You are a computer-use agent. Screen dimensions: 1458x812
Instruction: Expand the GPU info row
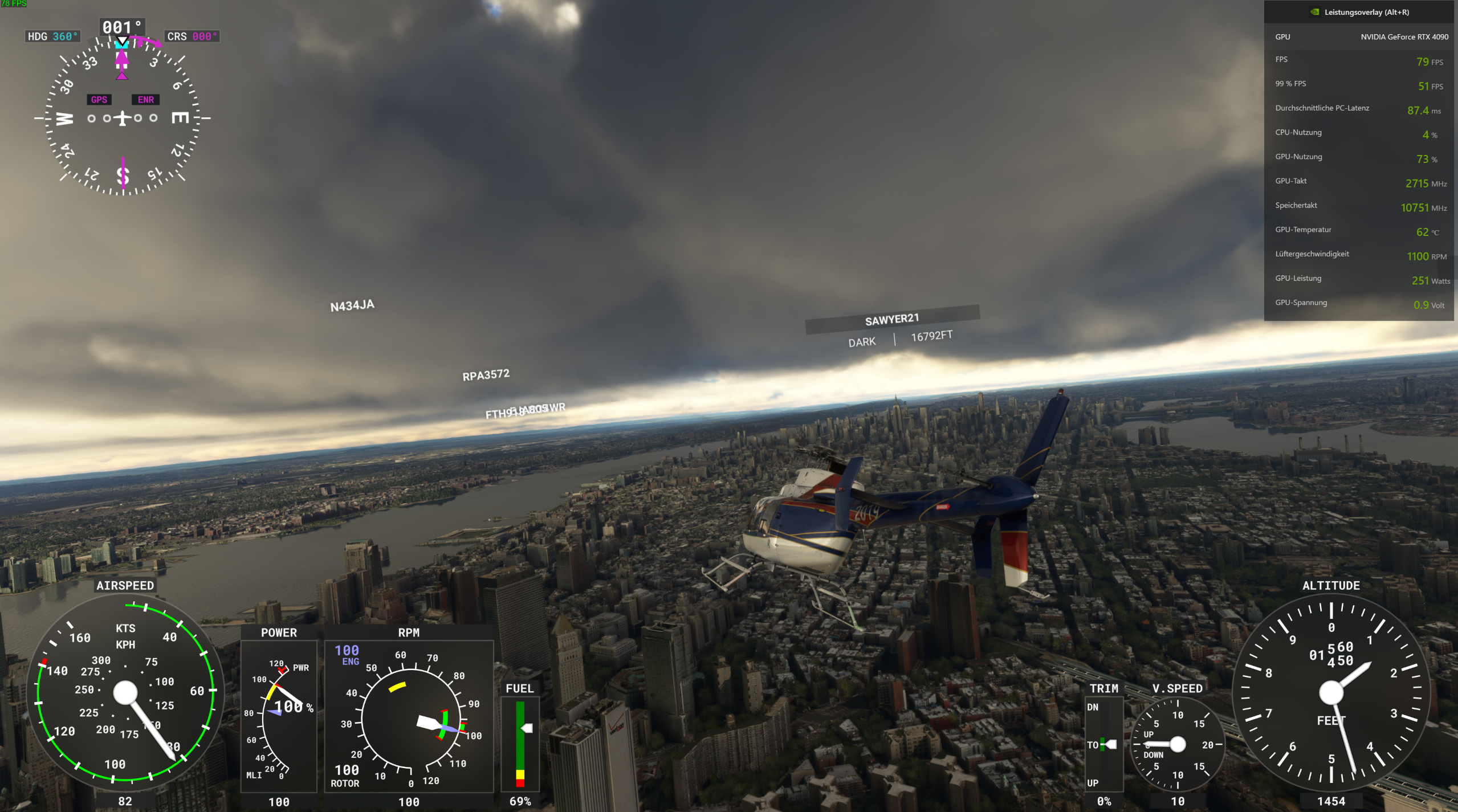[1359, 36]
